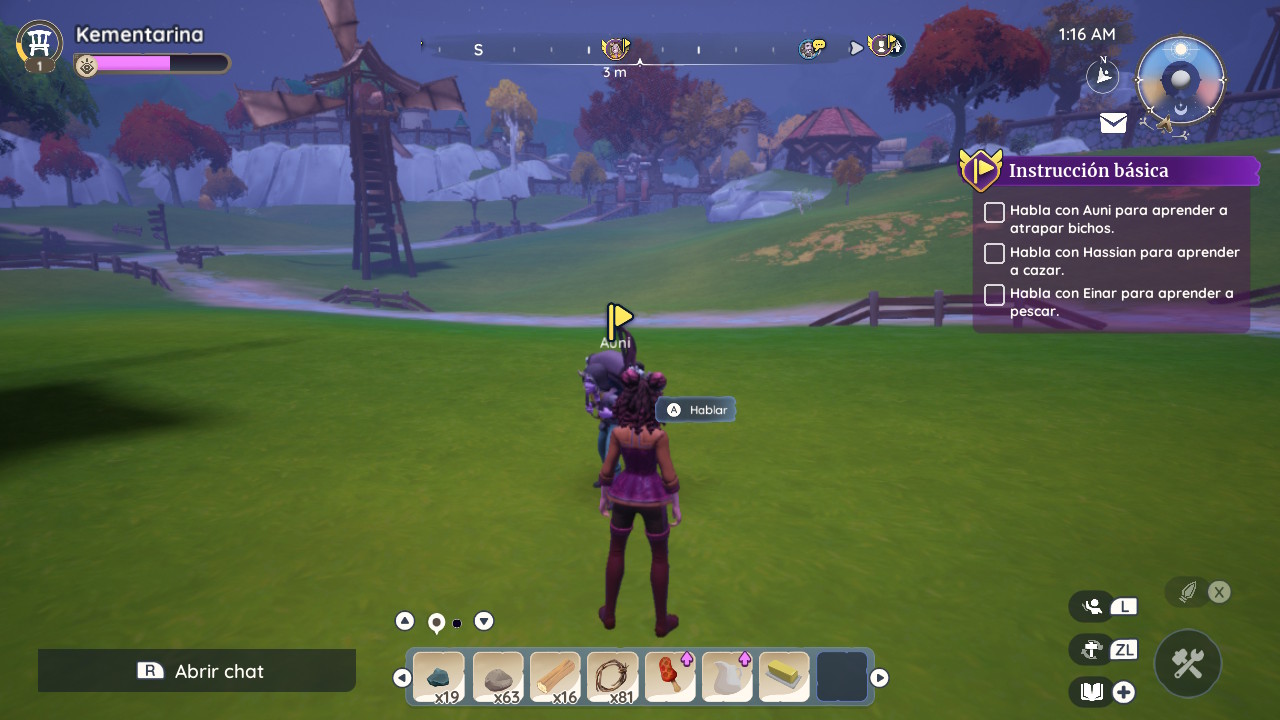Open the journal book icon
Viewport: 1280px width, 720px height.
[x=1092, y=691]
